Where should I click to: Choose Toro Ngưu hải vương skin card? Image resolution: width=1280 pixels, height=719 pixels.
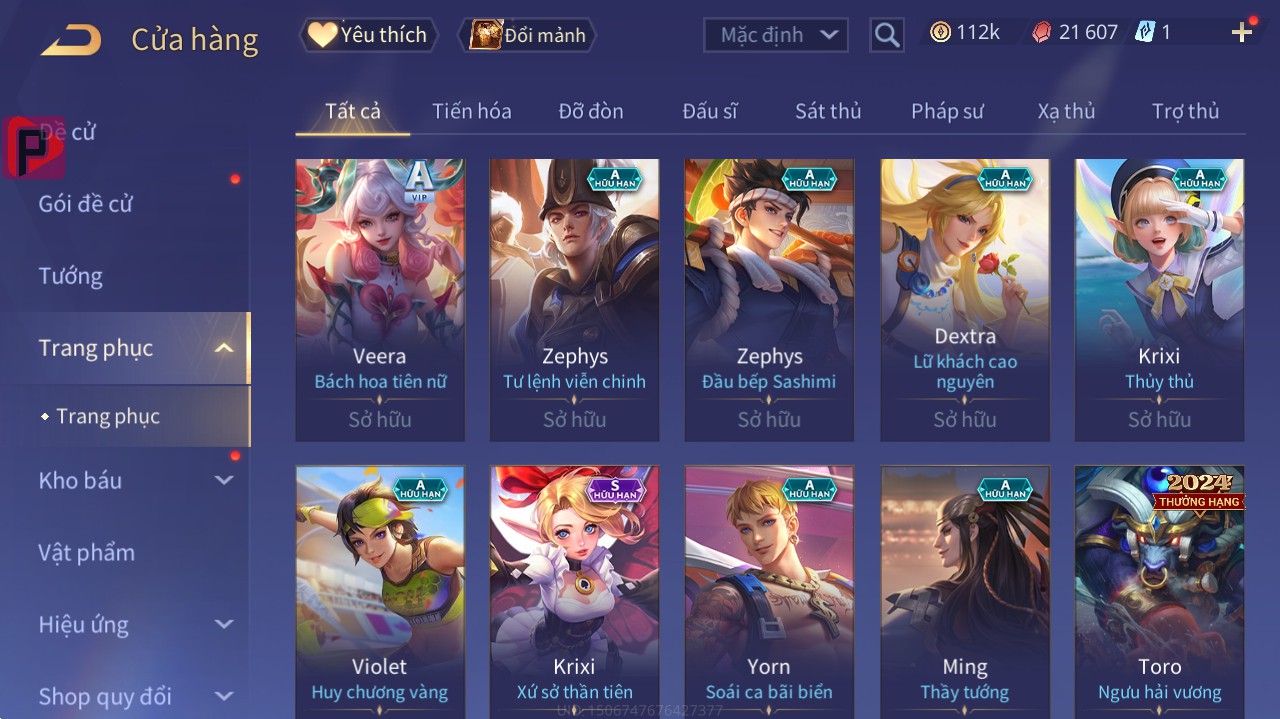tap(1159, 590)
